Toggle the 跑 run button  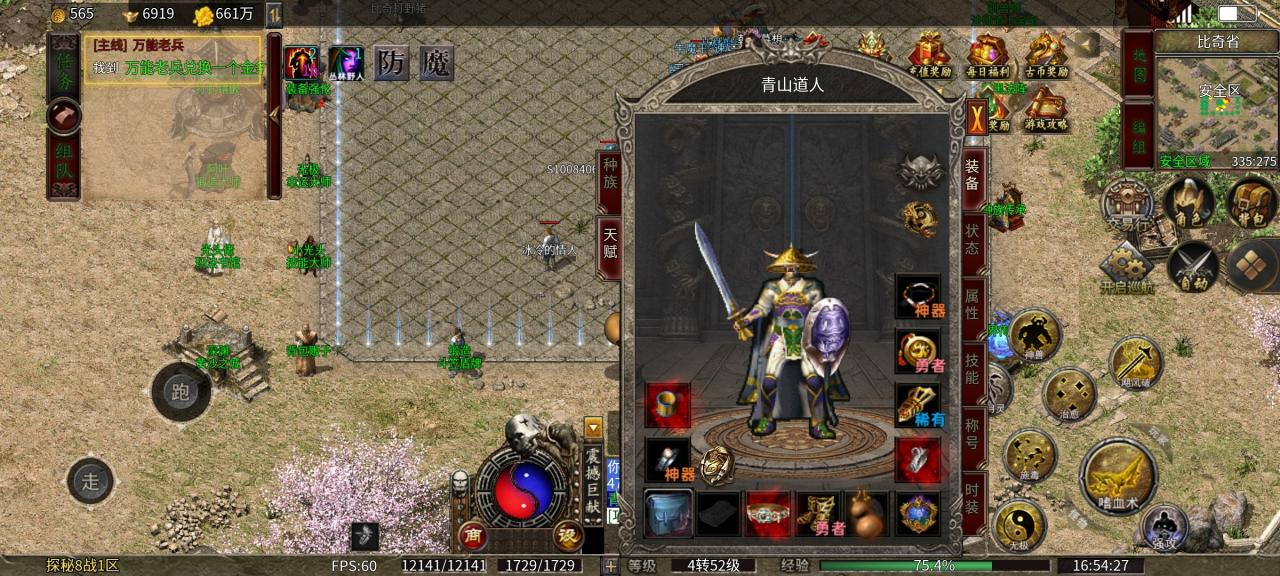click(x=181, y=392)
